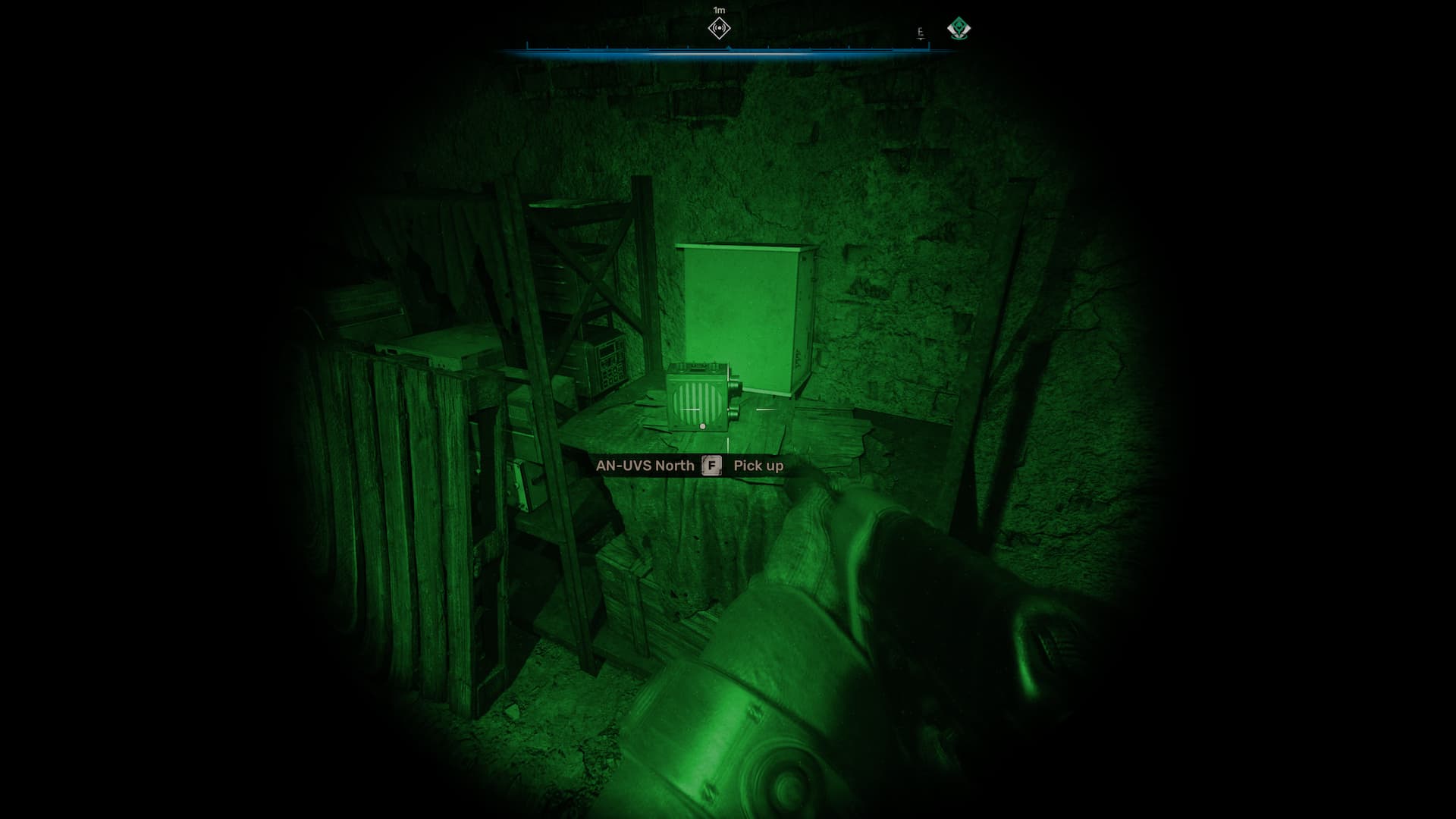
Task: Click the blue compass heading bar
Action: point(728,51)
